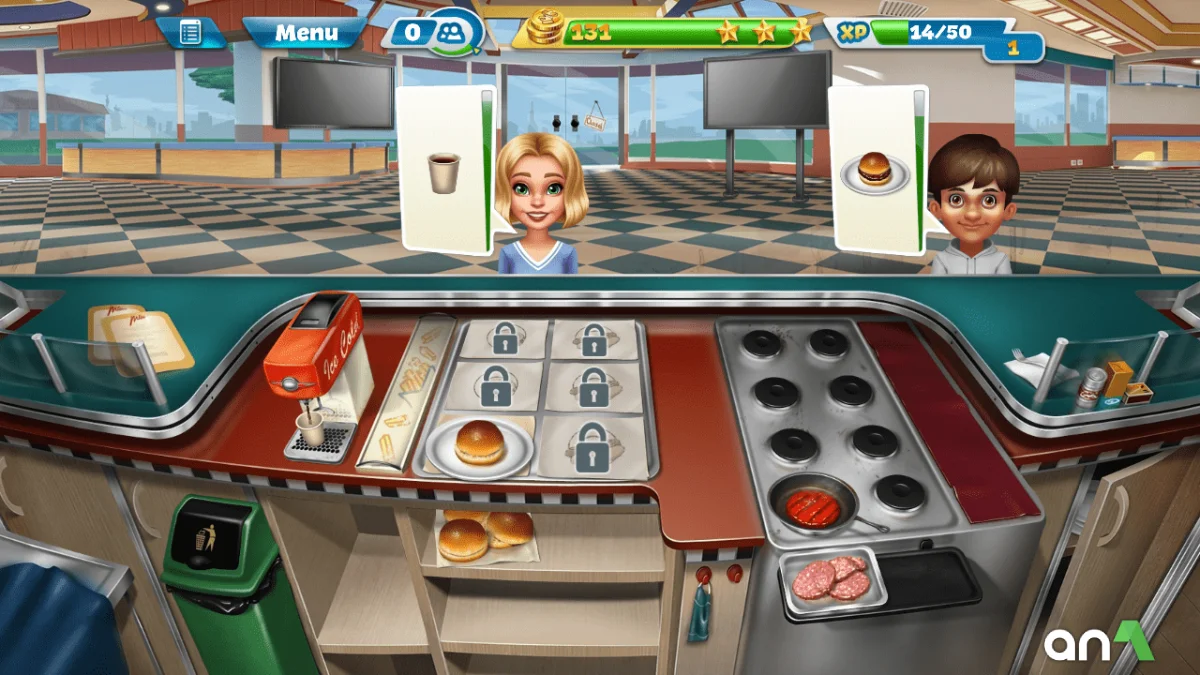Select the patty cooking in the frying pan
1200x675 pixels.
pyautogui.click(x=813, y=507)
